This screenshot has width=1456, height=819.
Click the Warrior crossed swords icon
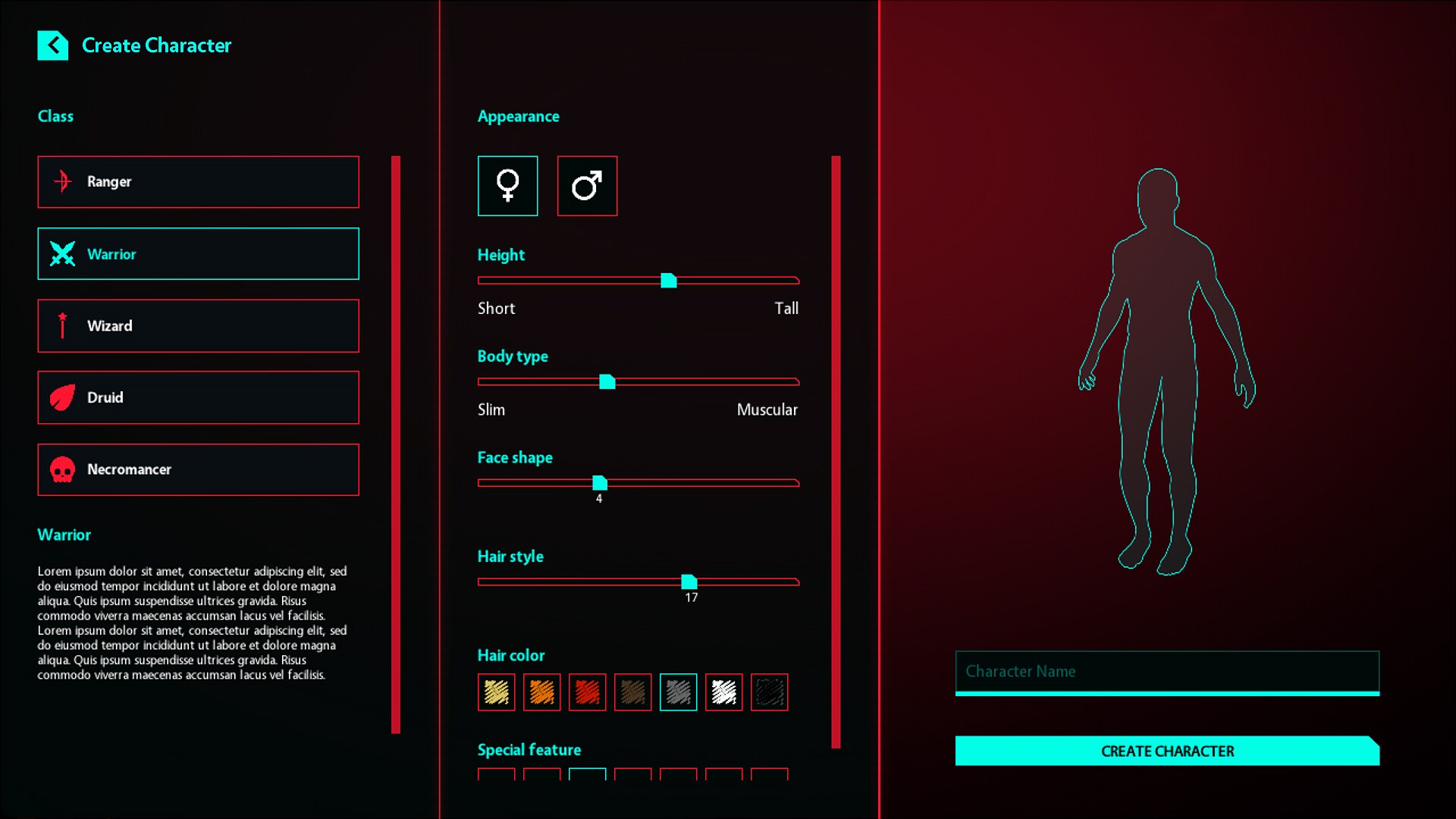click(x=62, y=253)
